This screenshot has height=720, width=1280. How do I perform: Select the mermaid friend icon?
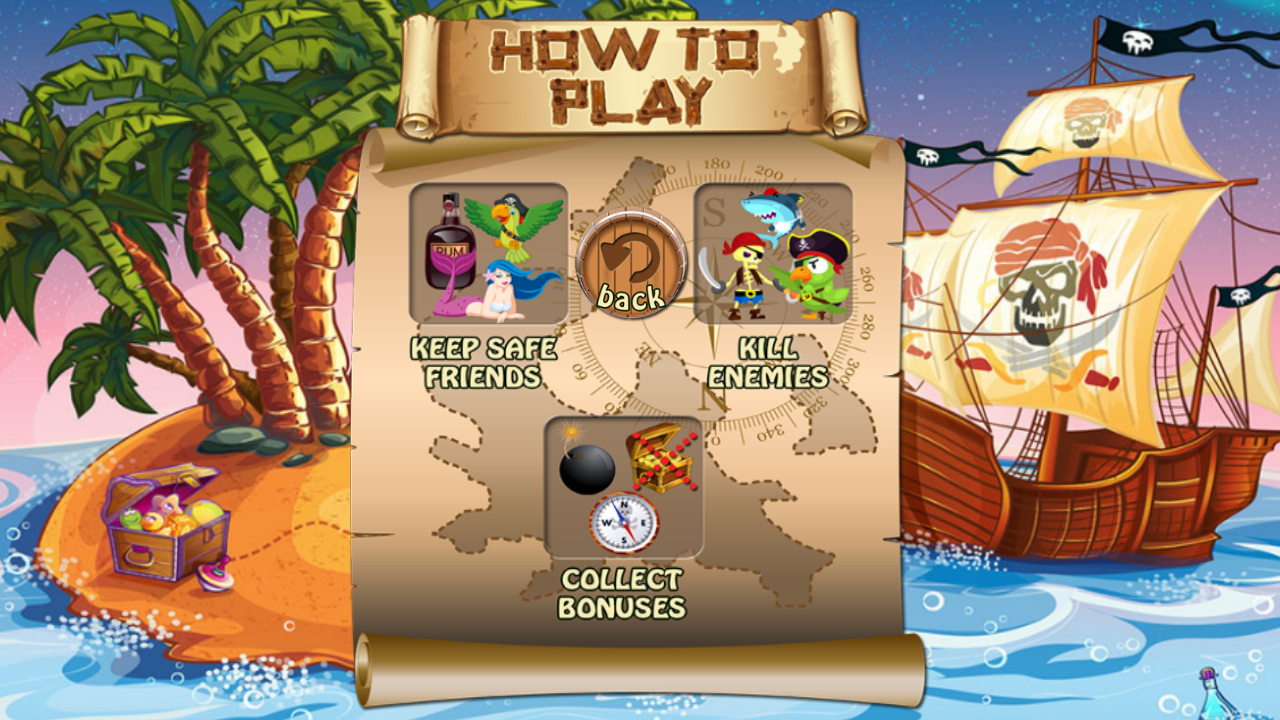(502, 290)
